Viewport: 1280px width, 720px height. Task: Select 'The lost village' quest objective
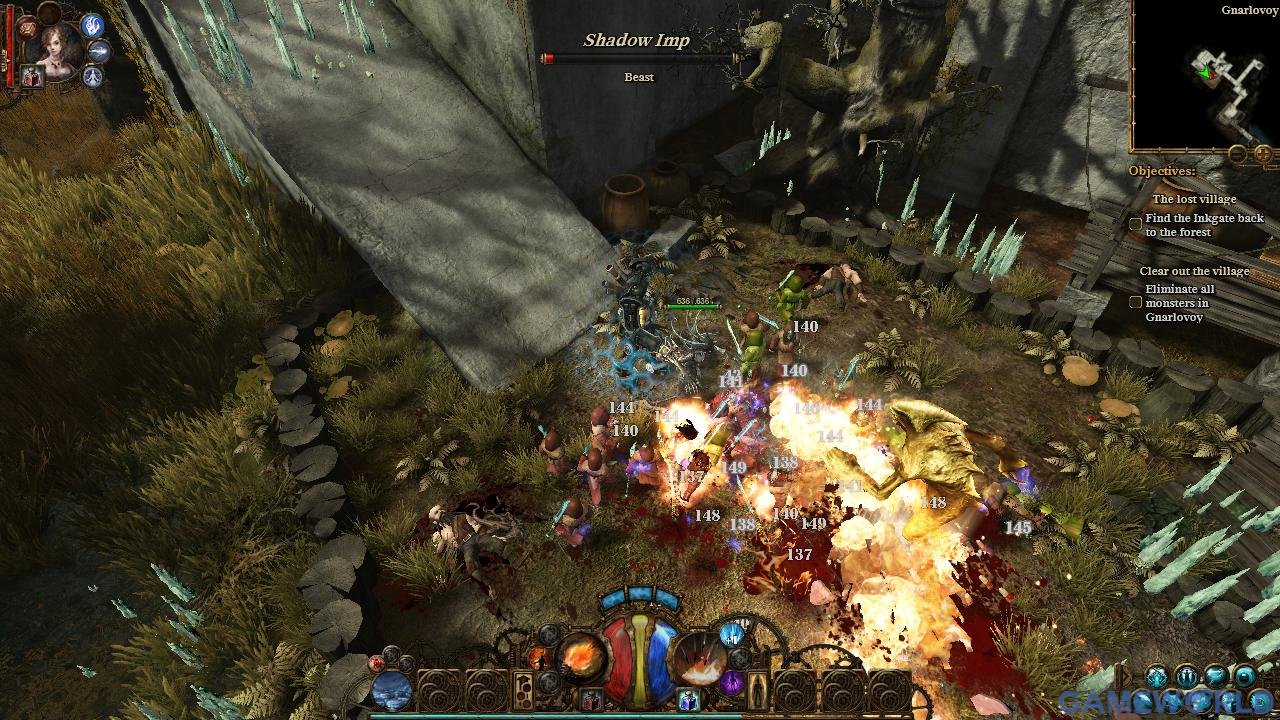[1194, 199]
